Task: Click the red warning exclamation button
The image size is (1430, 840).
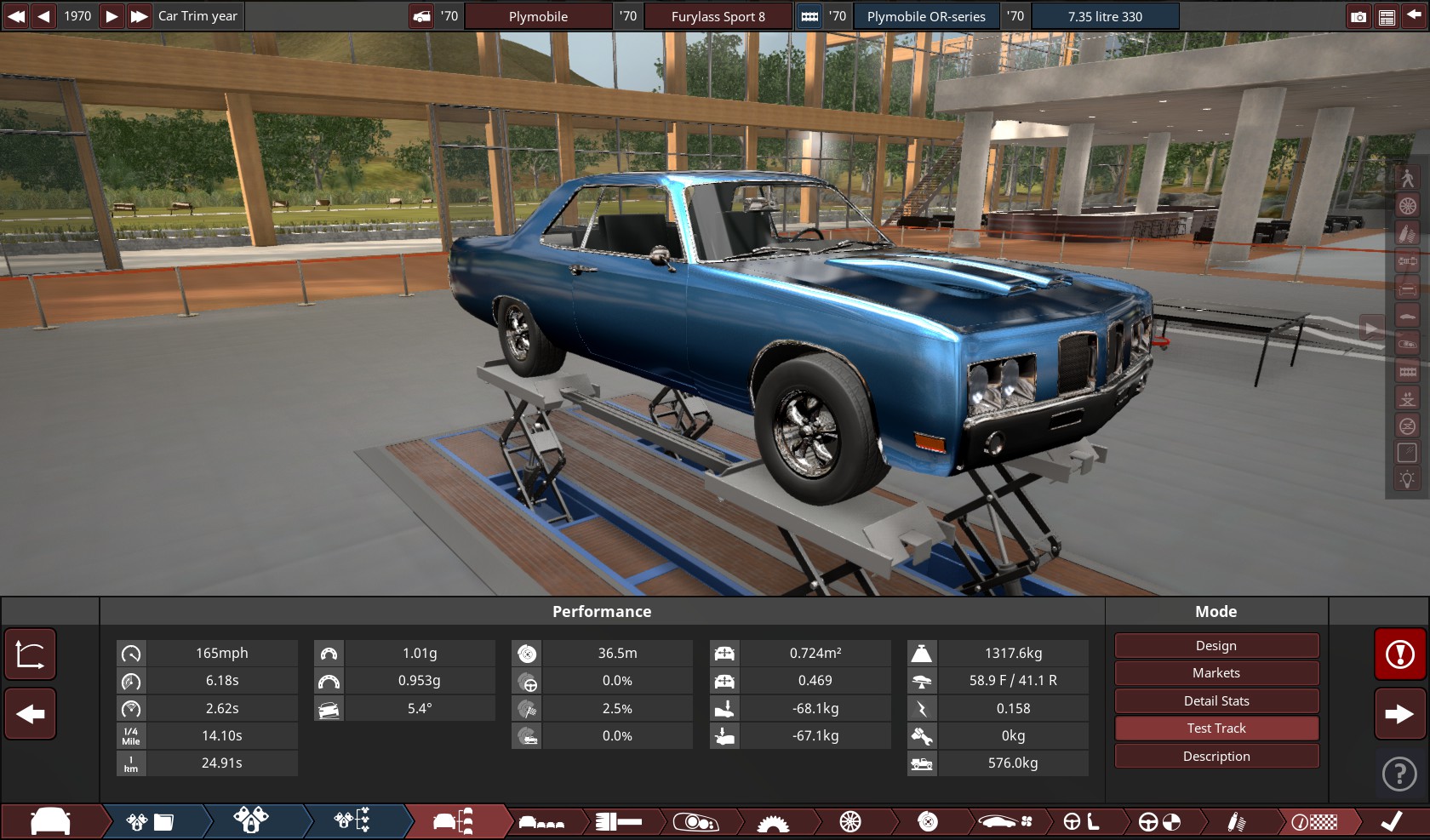Action: 1400,654
